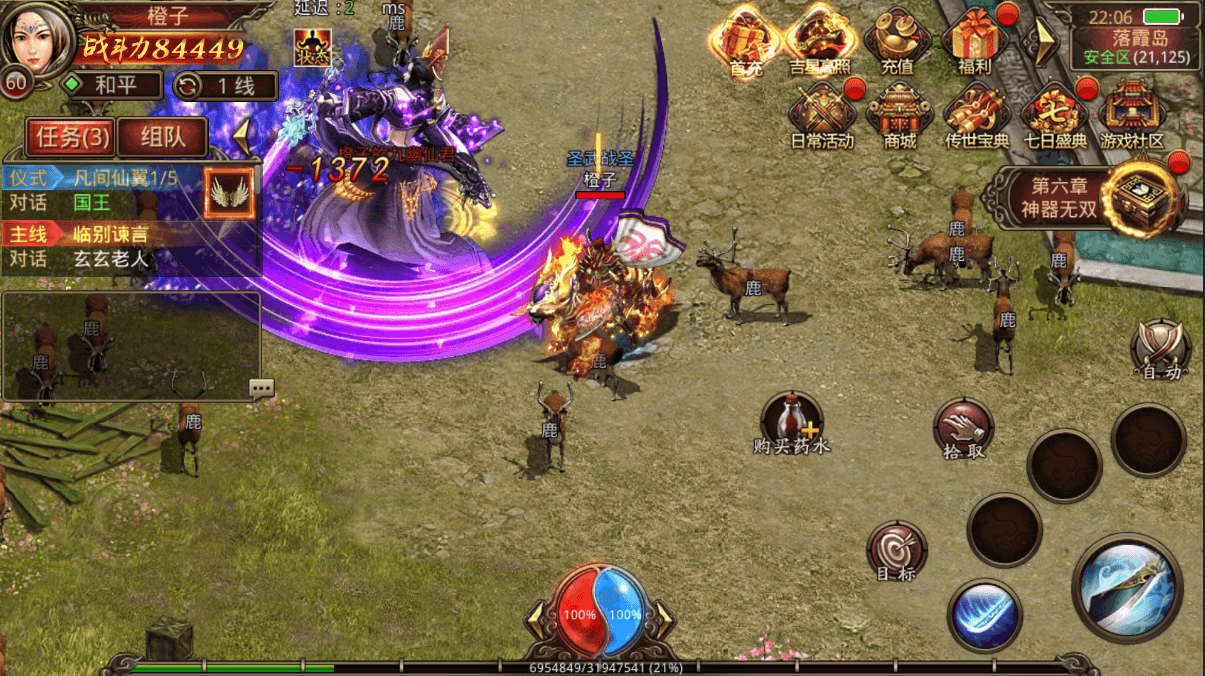The width and height of the screenshot is (1205, 676).
Task: Open the 游戏社区 community icon
Action: [x=1132, y=115]
